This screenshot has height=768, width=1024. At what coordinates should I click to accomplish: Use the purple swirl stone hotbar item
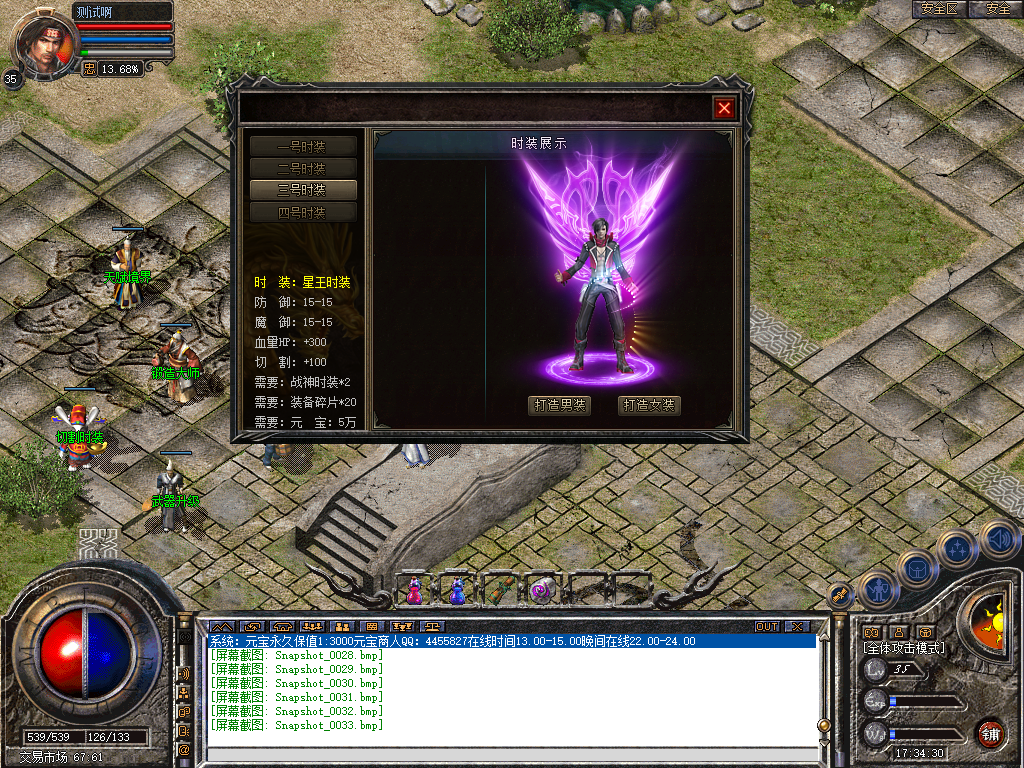tap(541, 591)
